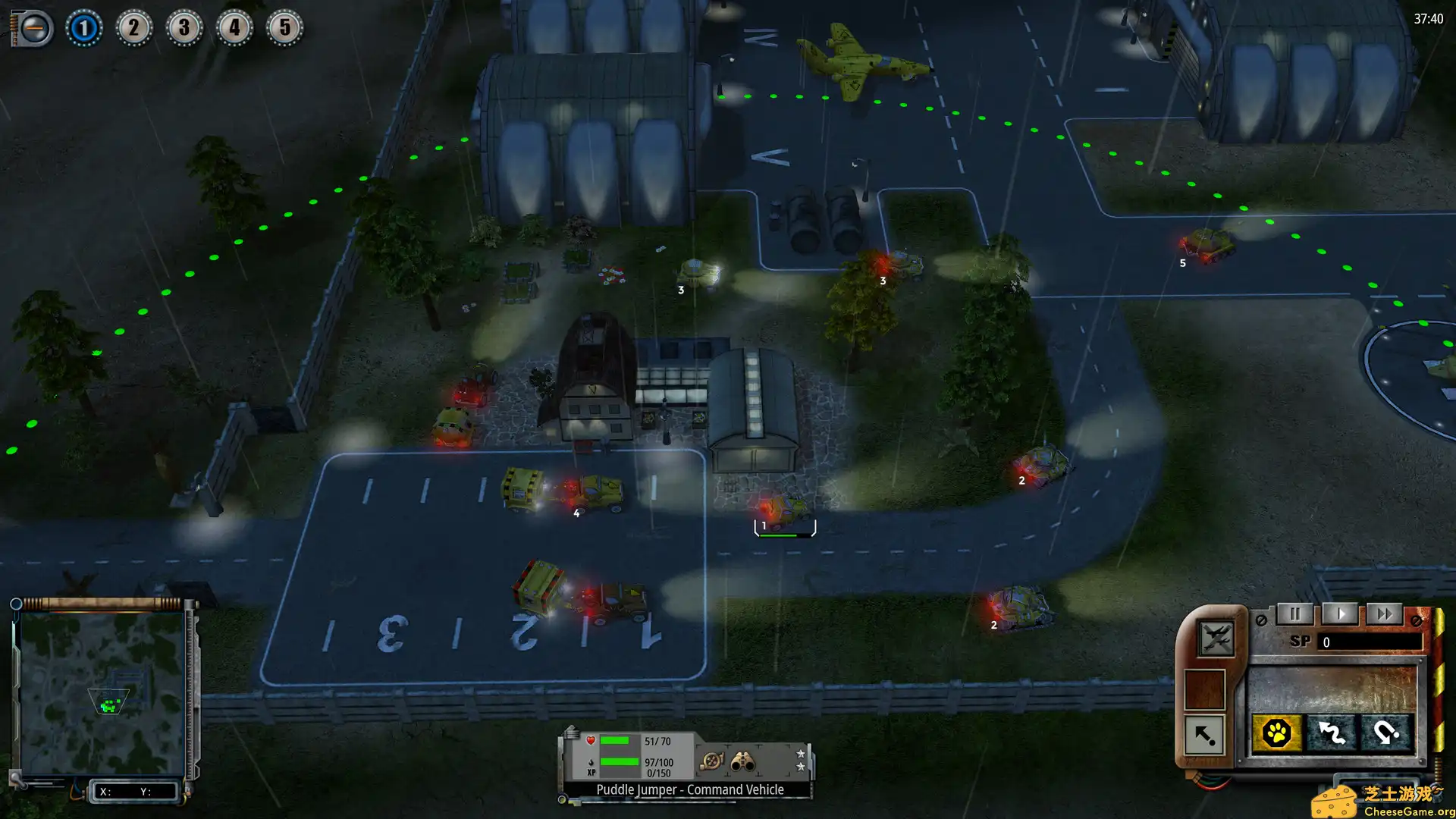Choose the arrow pointer move command
The image size is (1456, 819).
coord(1204,734)
